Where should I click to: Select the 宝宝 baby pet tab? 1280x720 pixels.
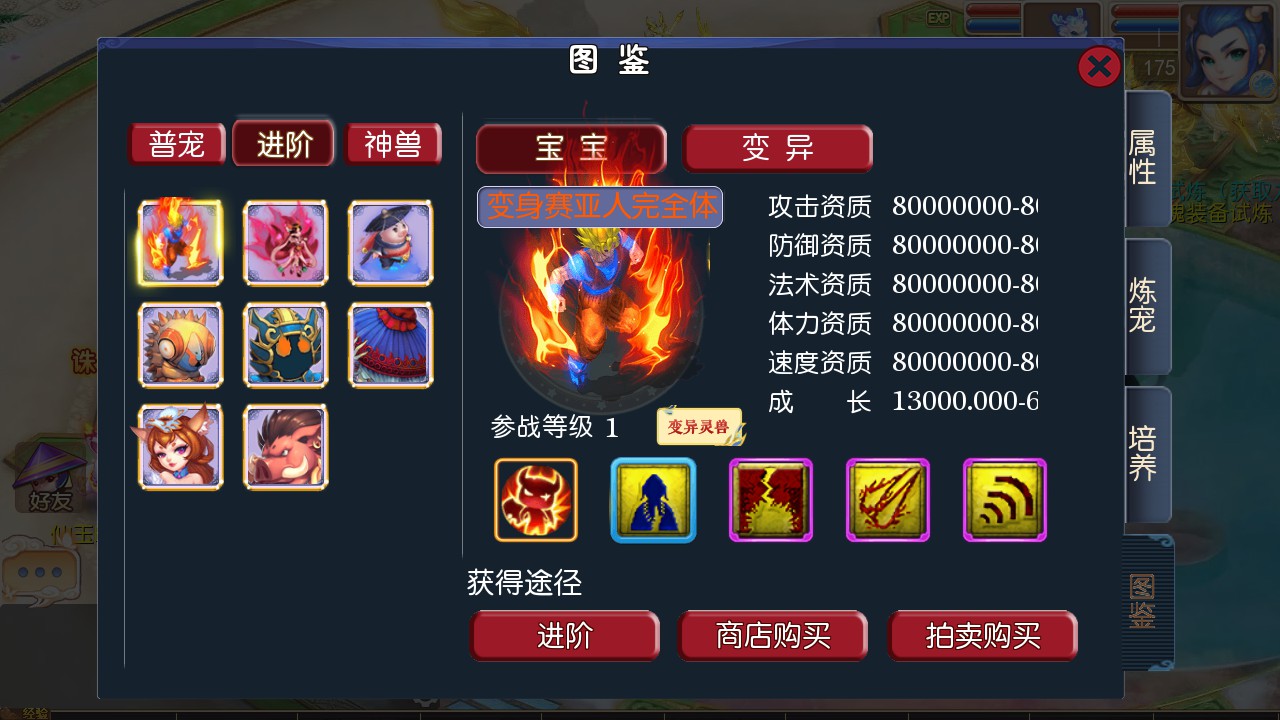(570, 148)
